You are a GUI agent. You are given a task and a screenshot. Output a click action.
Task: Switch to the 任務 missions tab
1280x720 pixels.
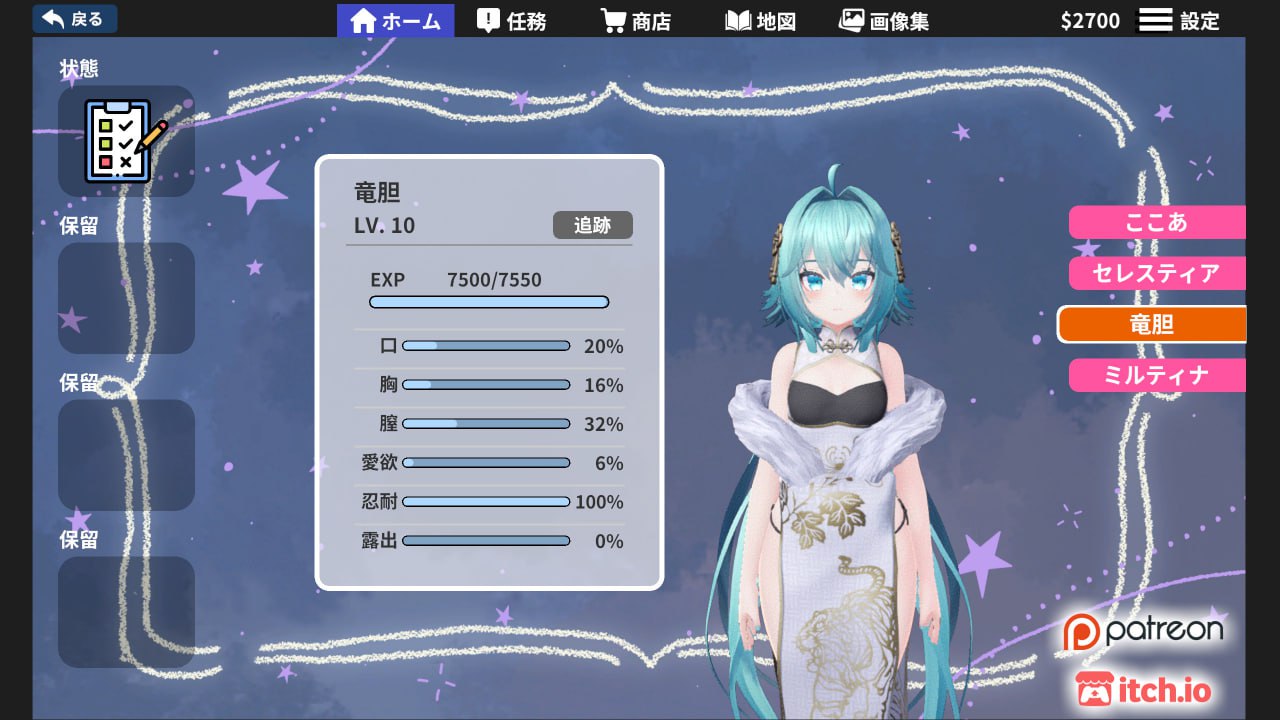512,21
